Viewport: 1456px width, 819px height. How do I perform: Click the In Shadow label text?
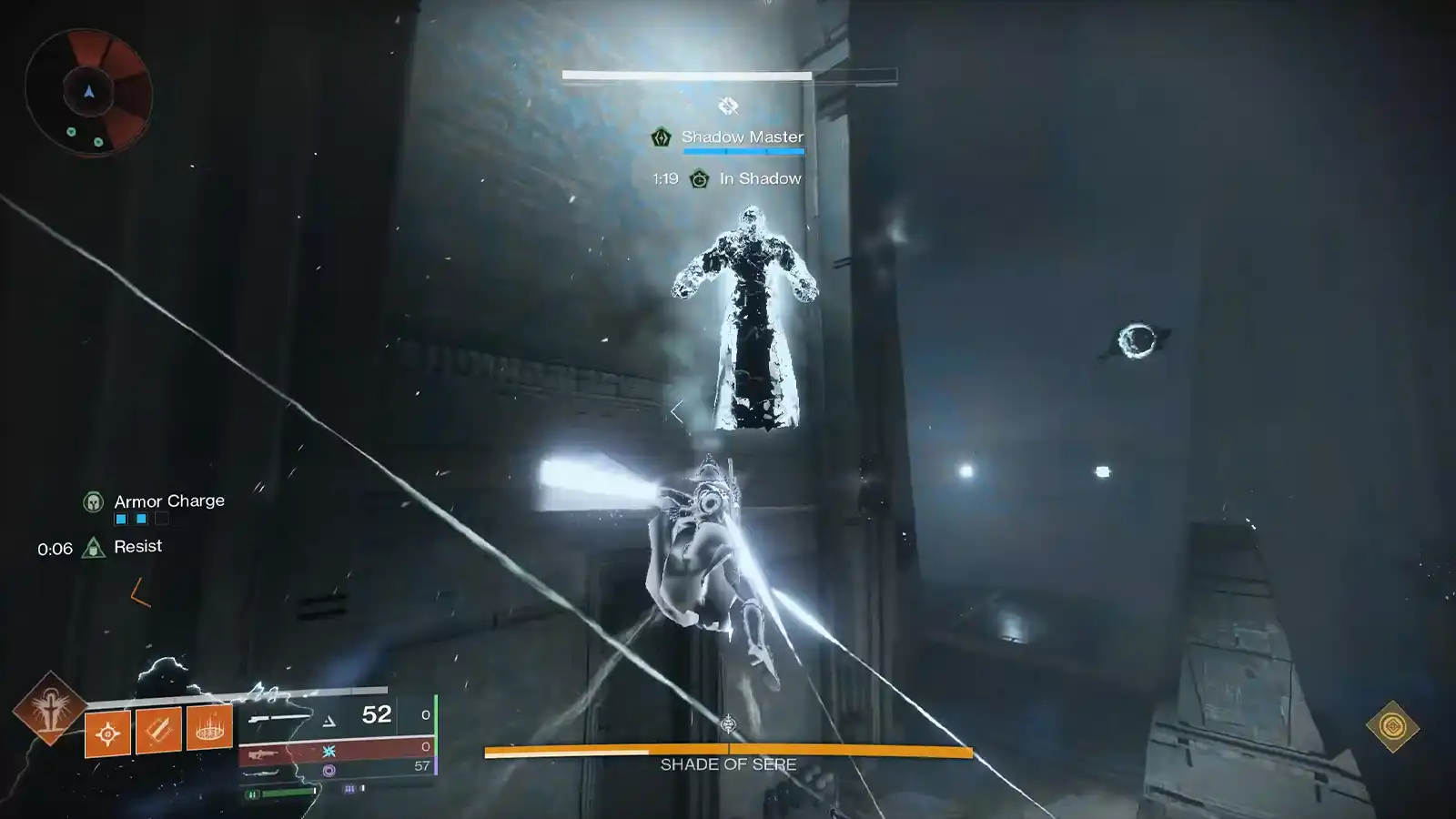[x=763, y=178]
